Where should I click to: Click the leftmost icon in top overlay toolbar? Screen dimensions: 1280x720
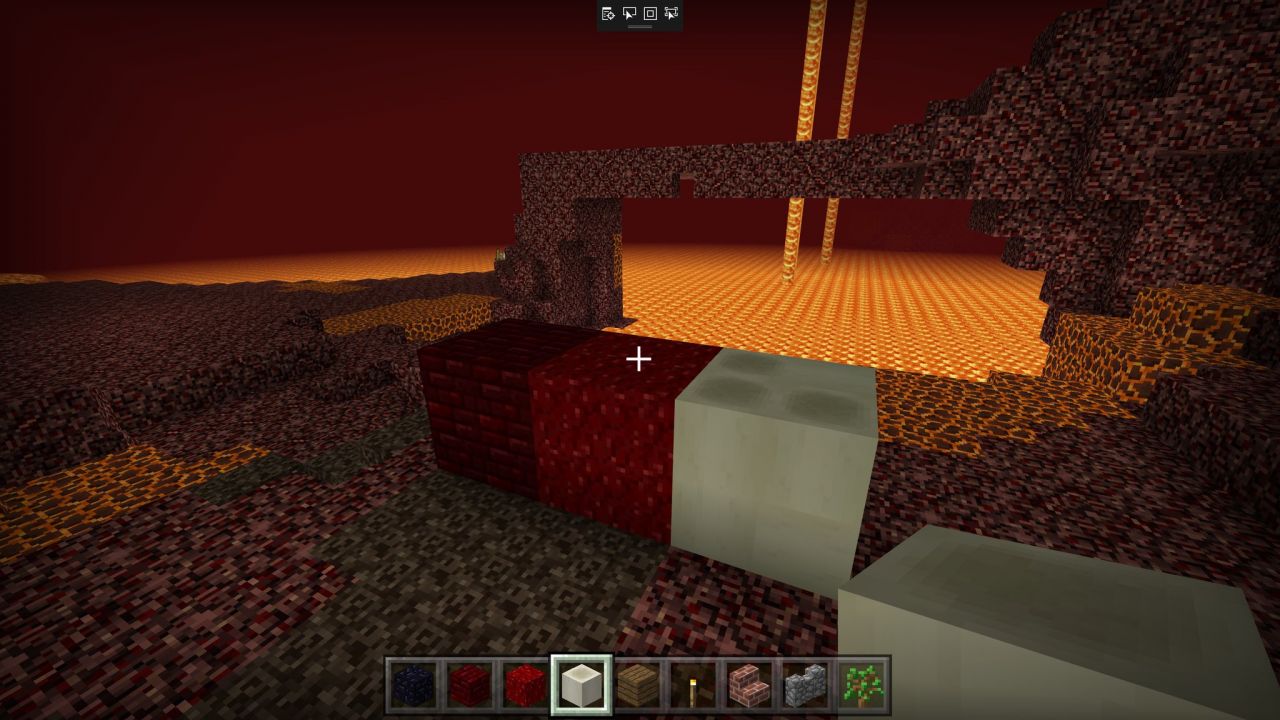click(608, 13)
